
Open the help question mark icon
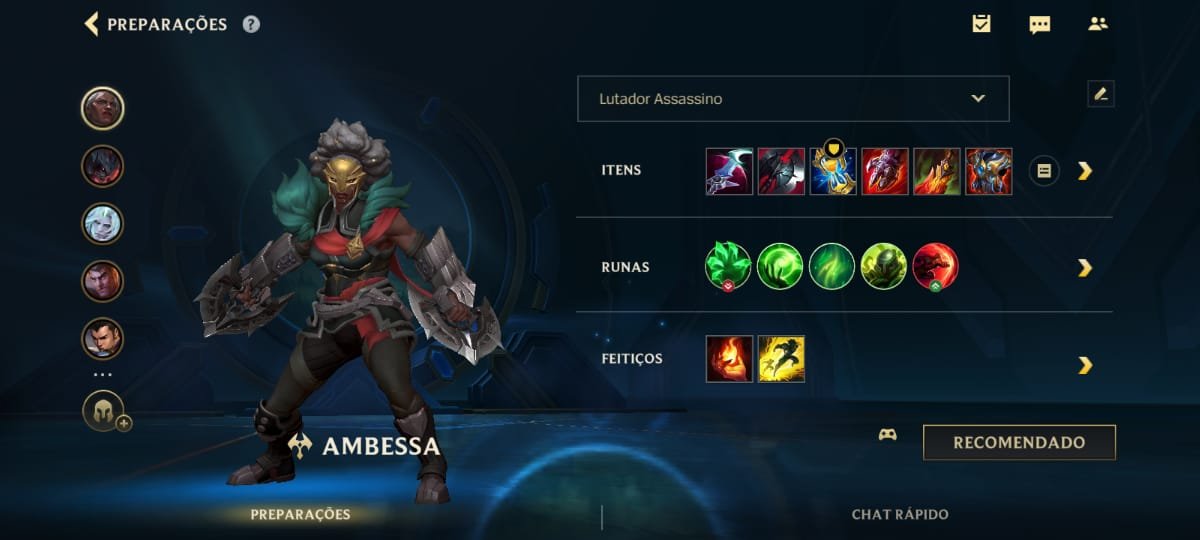(x=251, y=24)
